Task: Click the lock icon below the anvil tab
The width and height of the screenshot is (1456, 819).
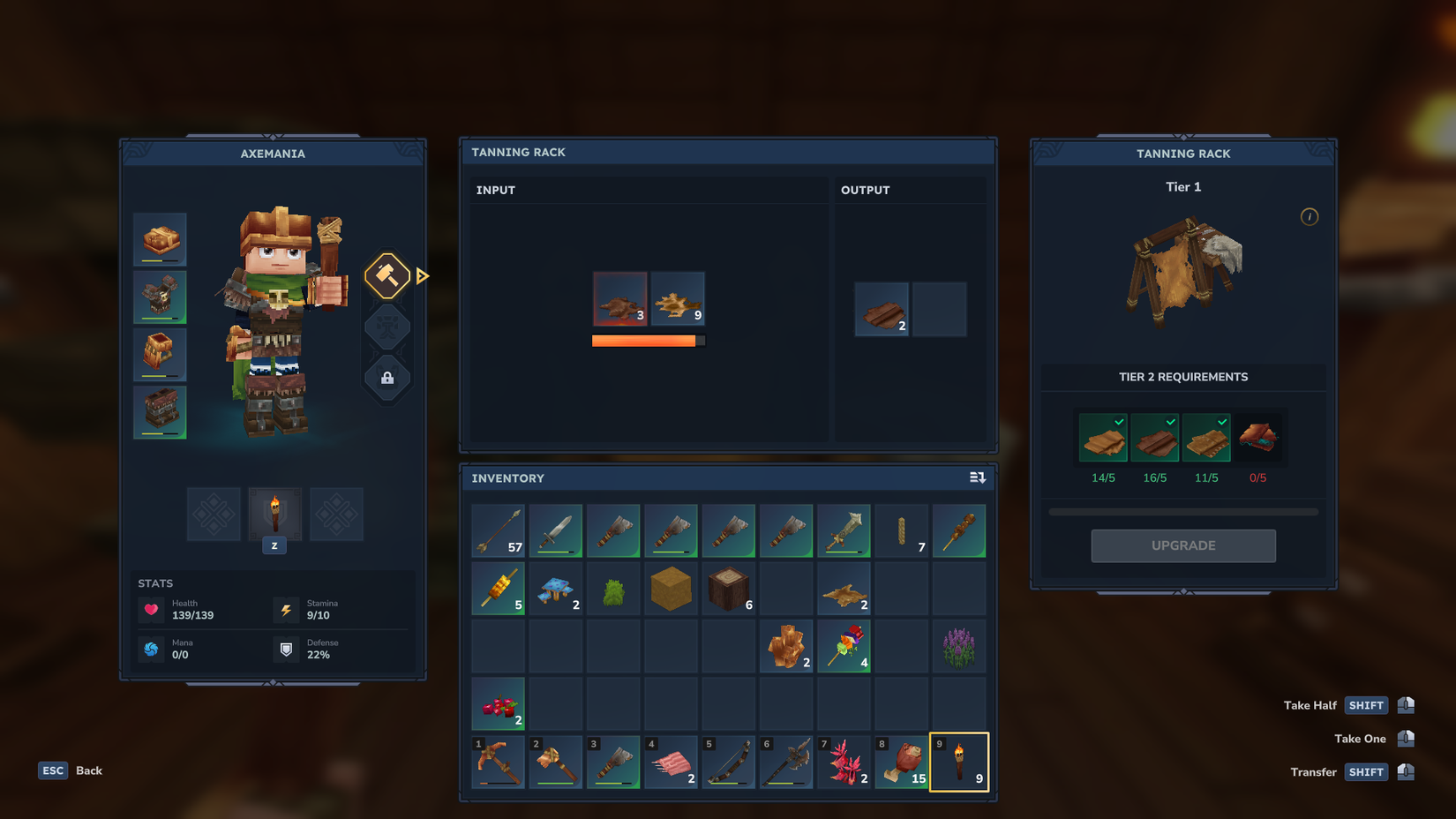Action: click(x=387, y=379)
